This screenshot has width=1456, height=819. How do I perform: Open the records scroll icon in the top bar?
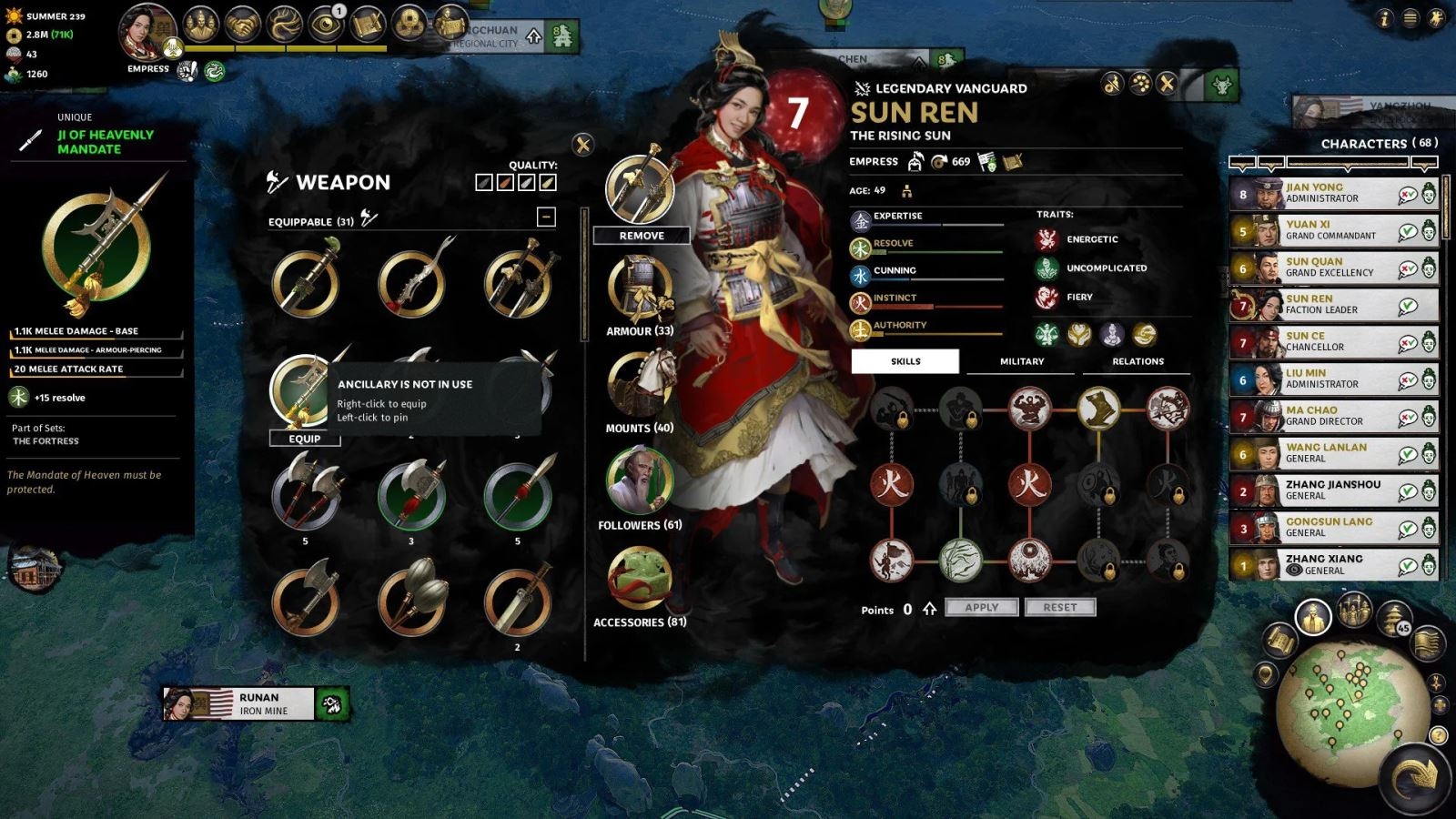point(368,25)
